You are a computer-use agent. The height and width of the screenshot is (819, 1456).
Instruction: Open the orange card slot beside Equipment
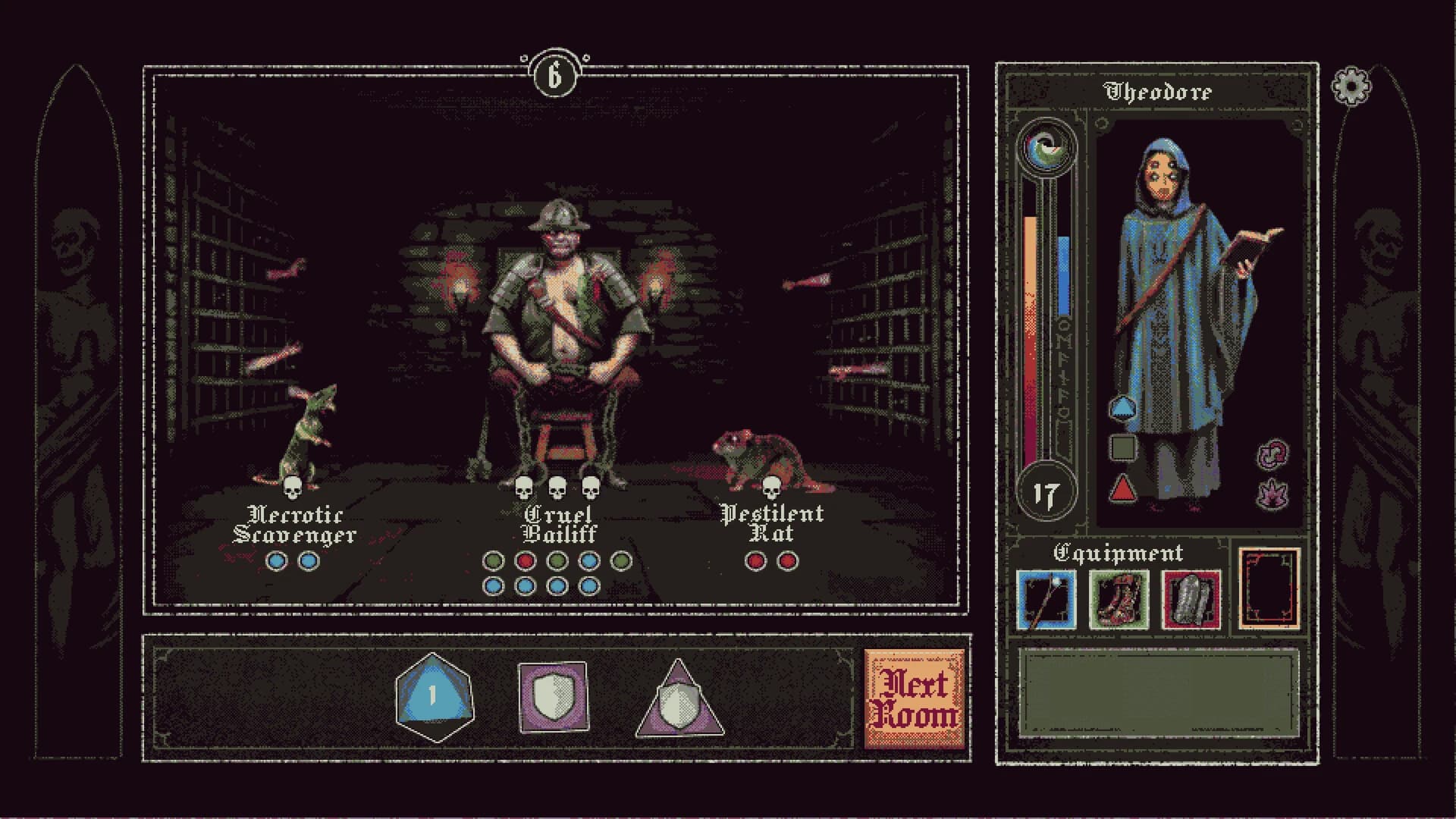click(1268, 595)
